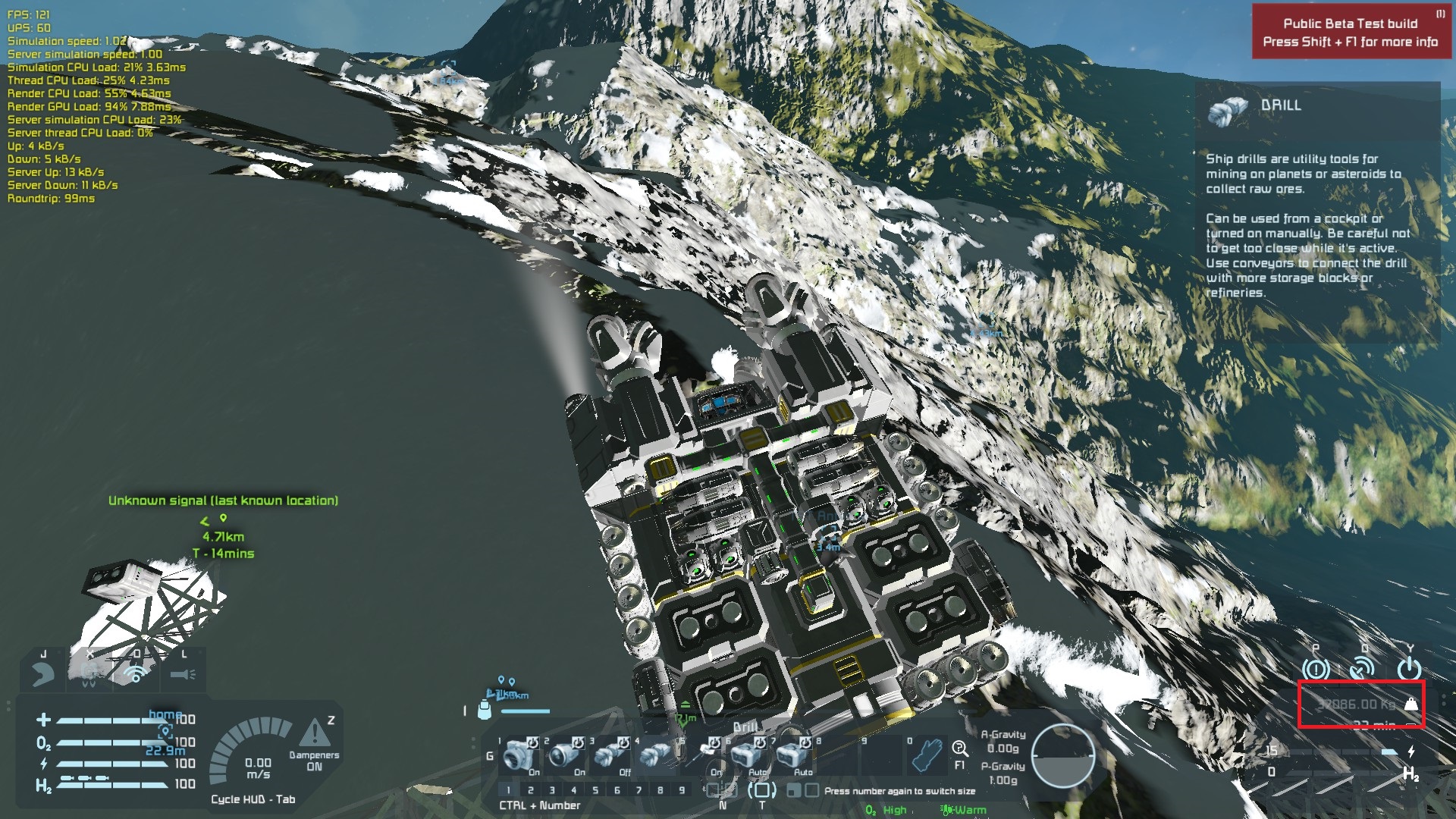Toggle the parking brake icon

point(1316,669)
